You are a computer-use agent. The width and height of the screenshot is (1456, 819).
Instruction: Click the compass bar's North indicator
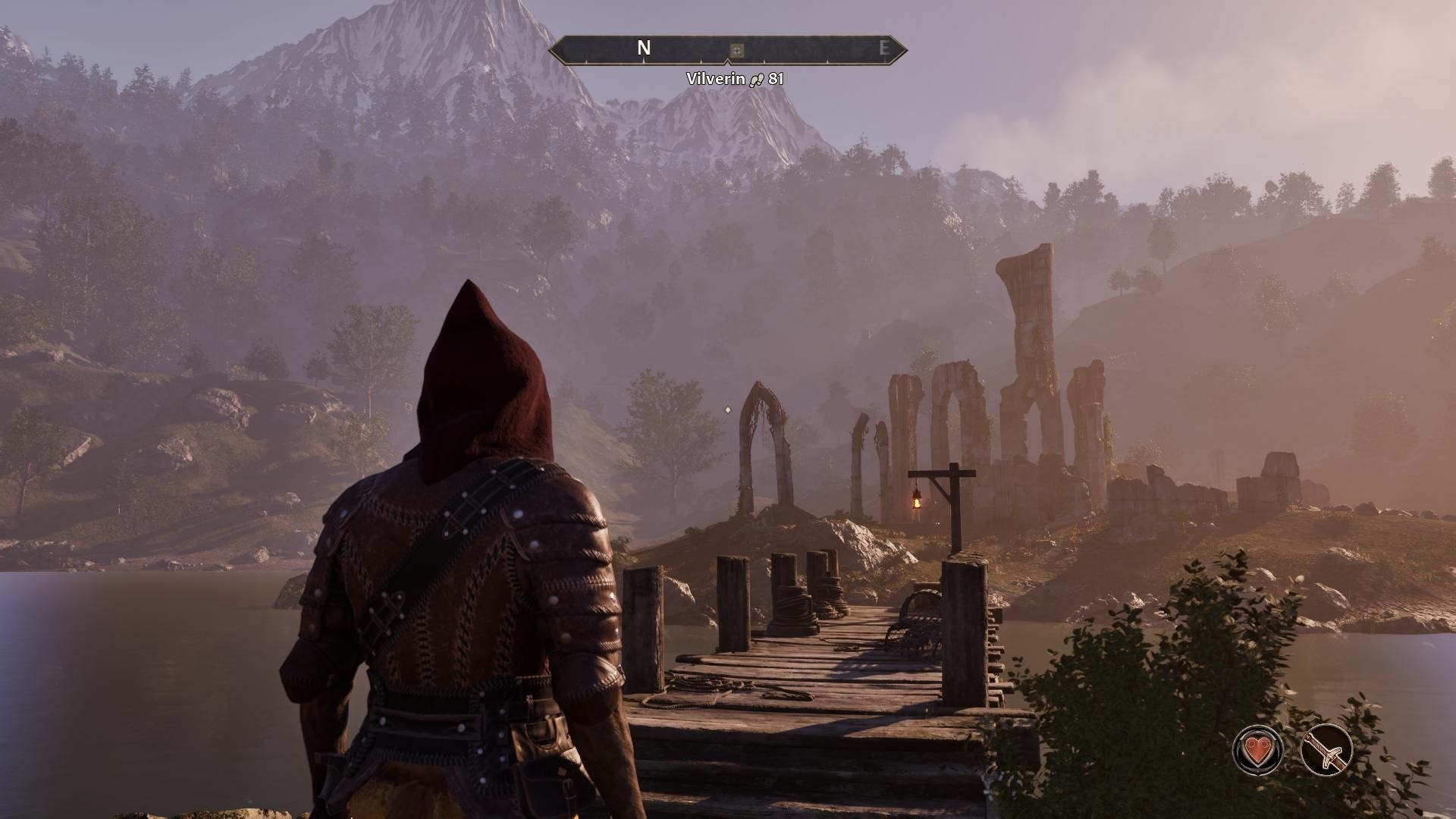[x=644, y=49]
